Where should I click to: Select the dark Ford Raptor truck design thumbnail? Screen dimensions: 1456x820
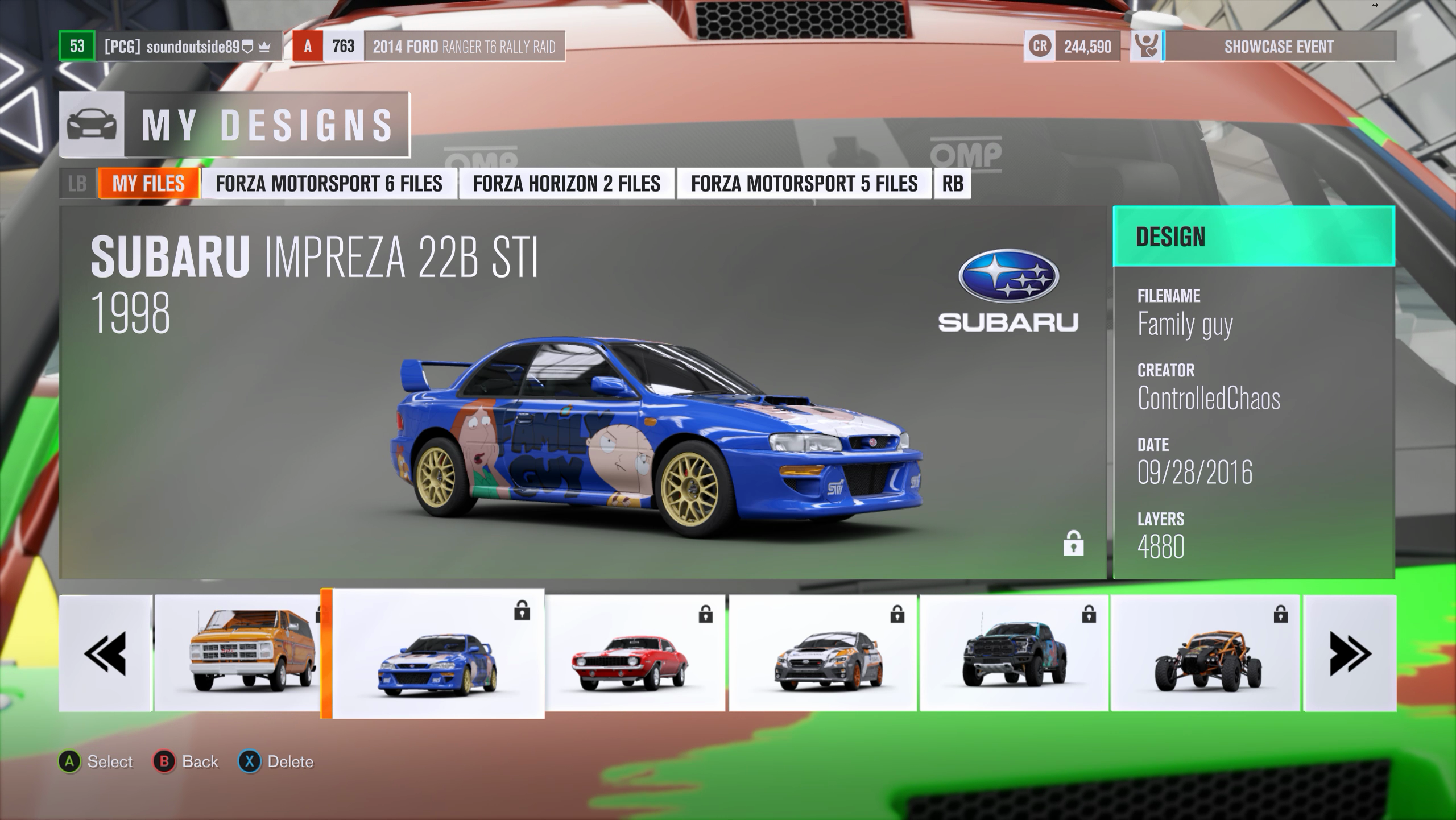click(x=1014, y=653)
